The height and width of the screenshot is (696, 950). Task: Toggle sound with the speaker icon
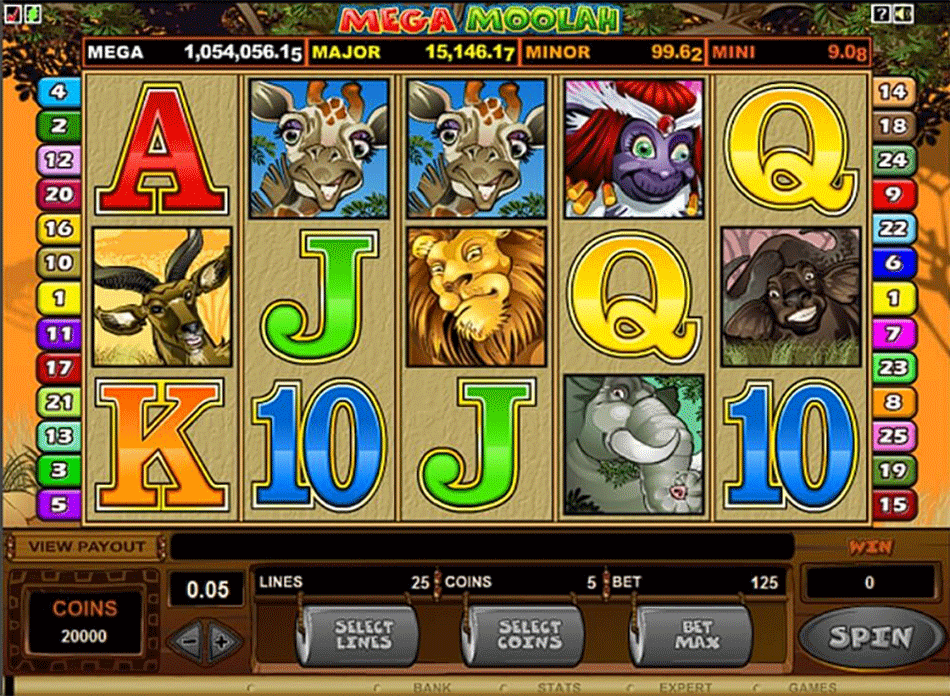(900, 13)
